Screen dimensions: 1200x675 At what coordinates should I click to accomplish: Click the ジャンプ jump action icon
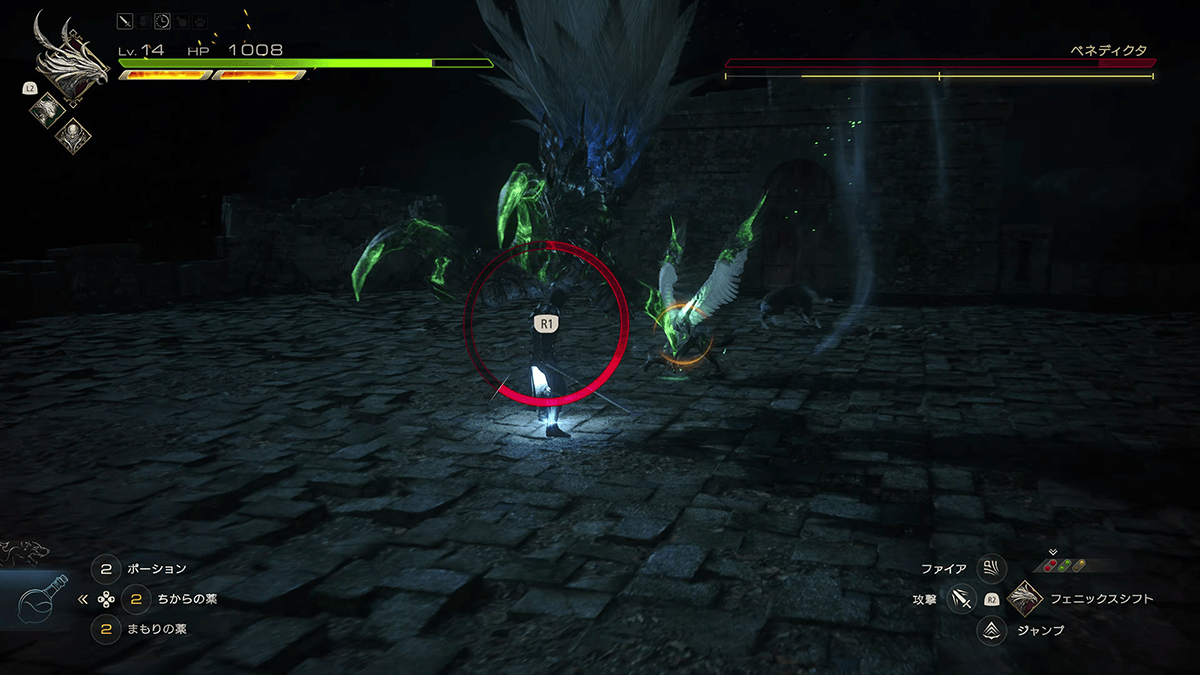tap(991, 630)
